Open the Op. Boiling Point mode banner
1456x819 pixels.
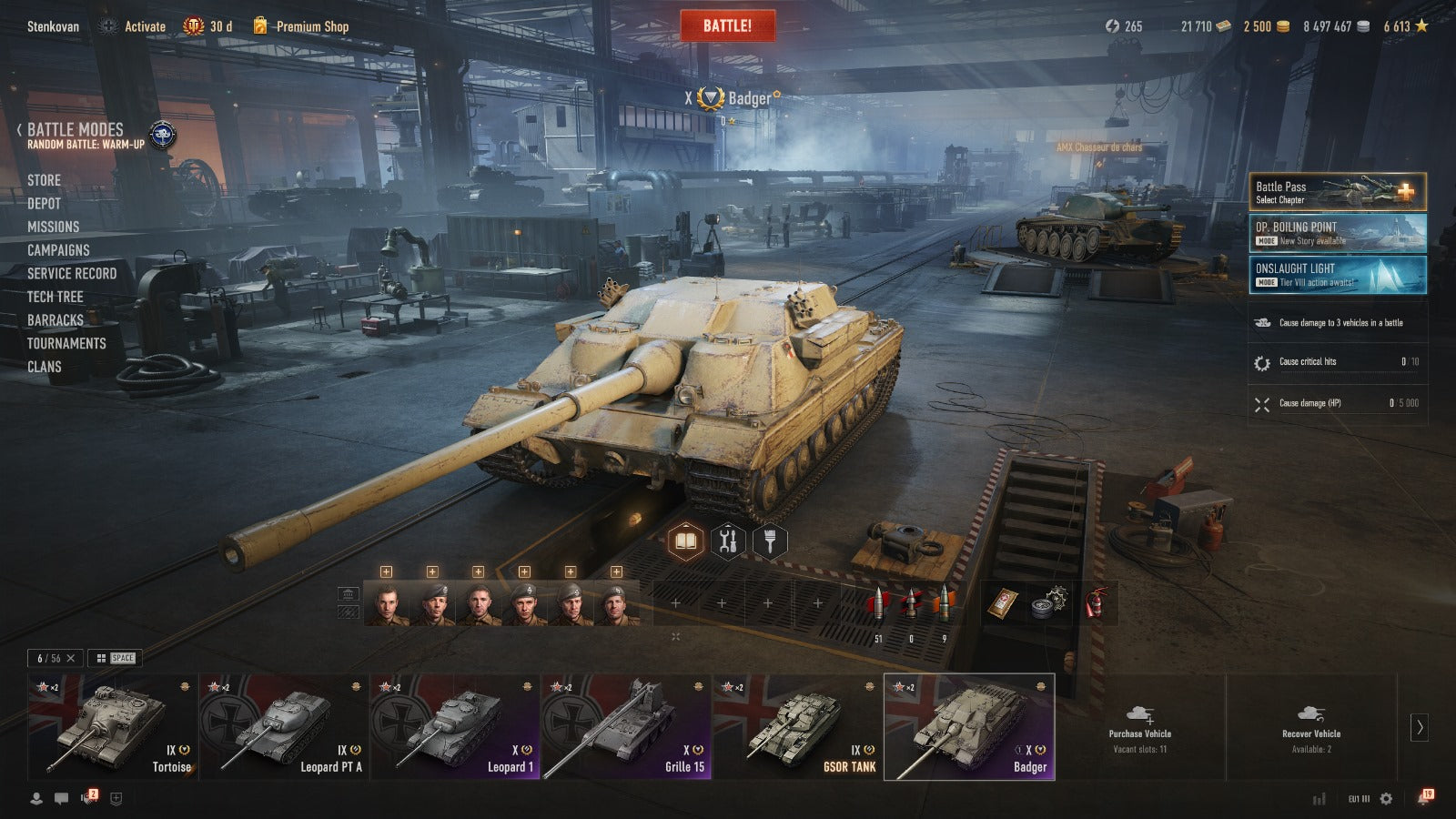[1336, 233]
